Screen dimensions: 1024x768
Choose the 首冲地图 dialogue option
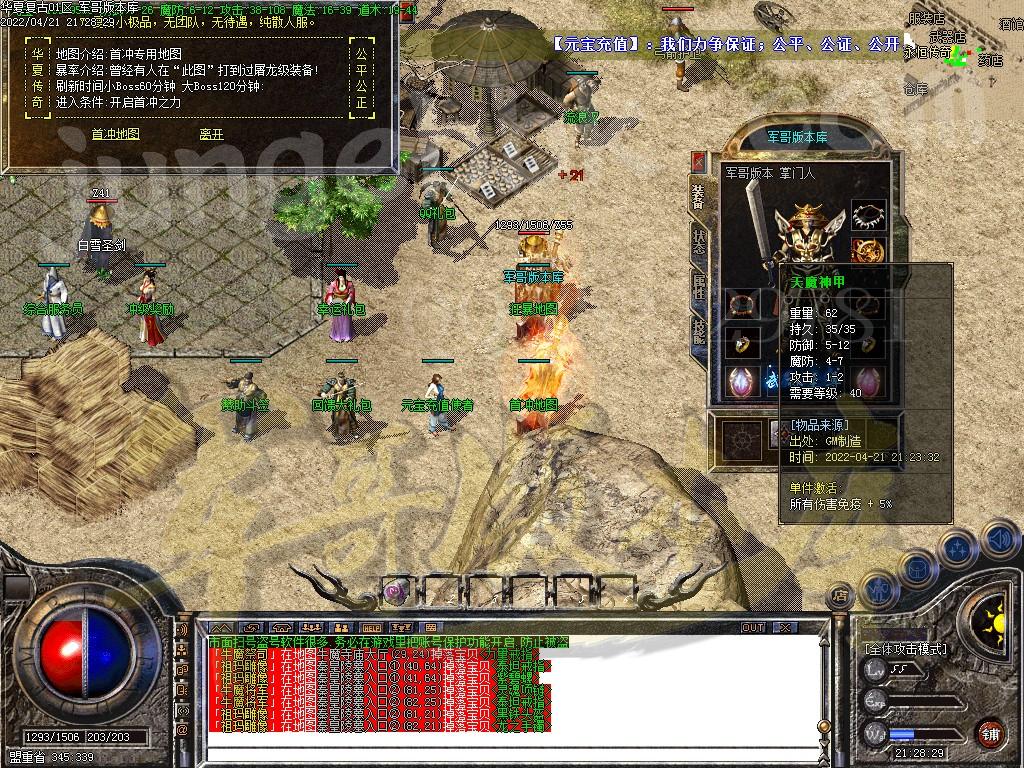point(115,134)
